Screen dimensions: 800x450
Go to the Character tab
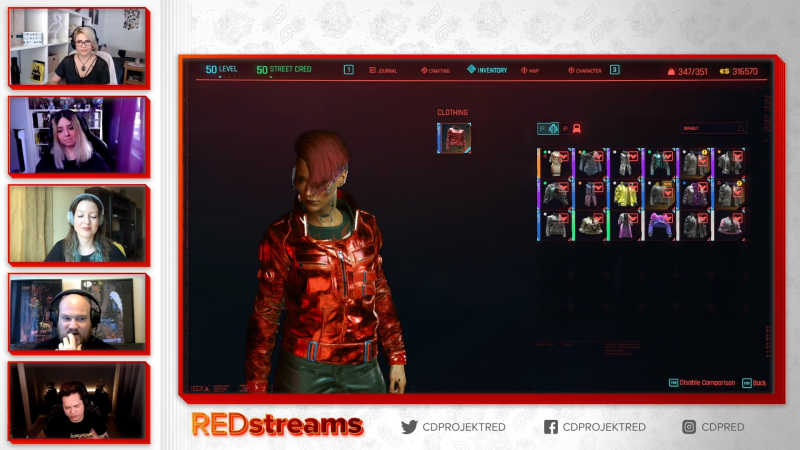[x=586, y=70]
